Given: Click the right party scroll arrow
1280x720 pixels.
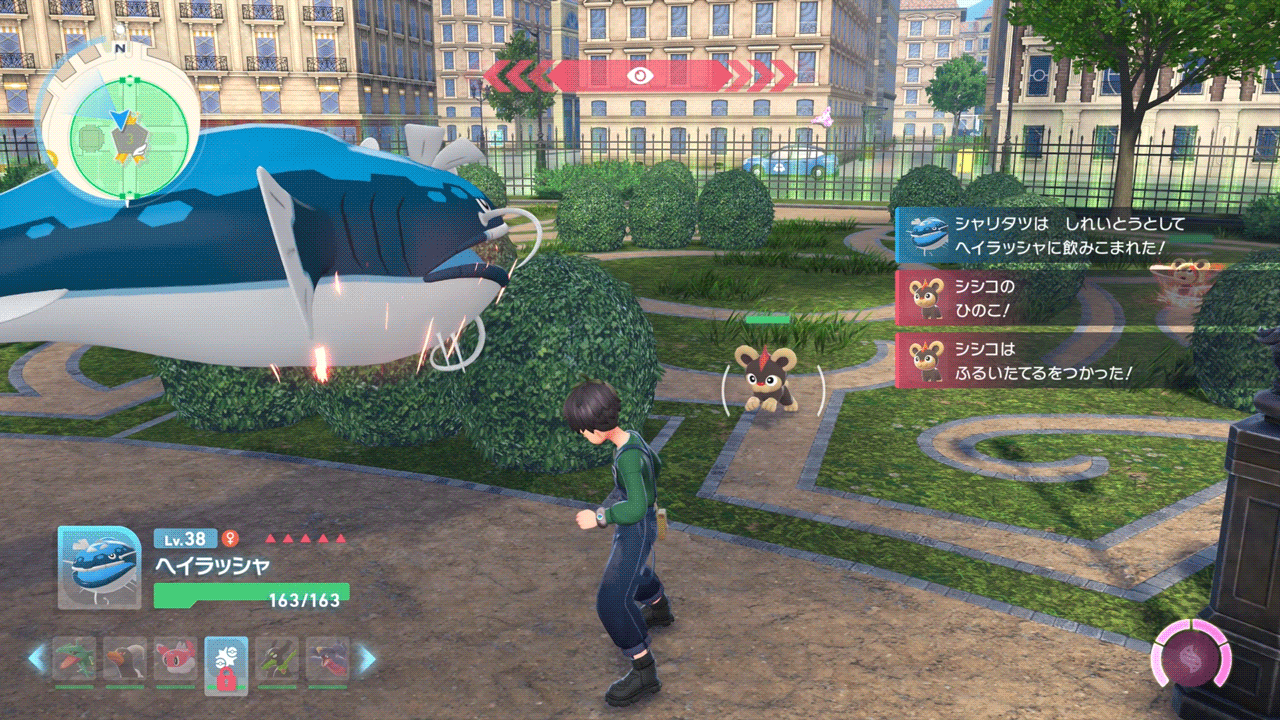Looking at the screenshot, I should coord(367,658).
